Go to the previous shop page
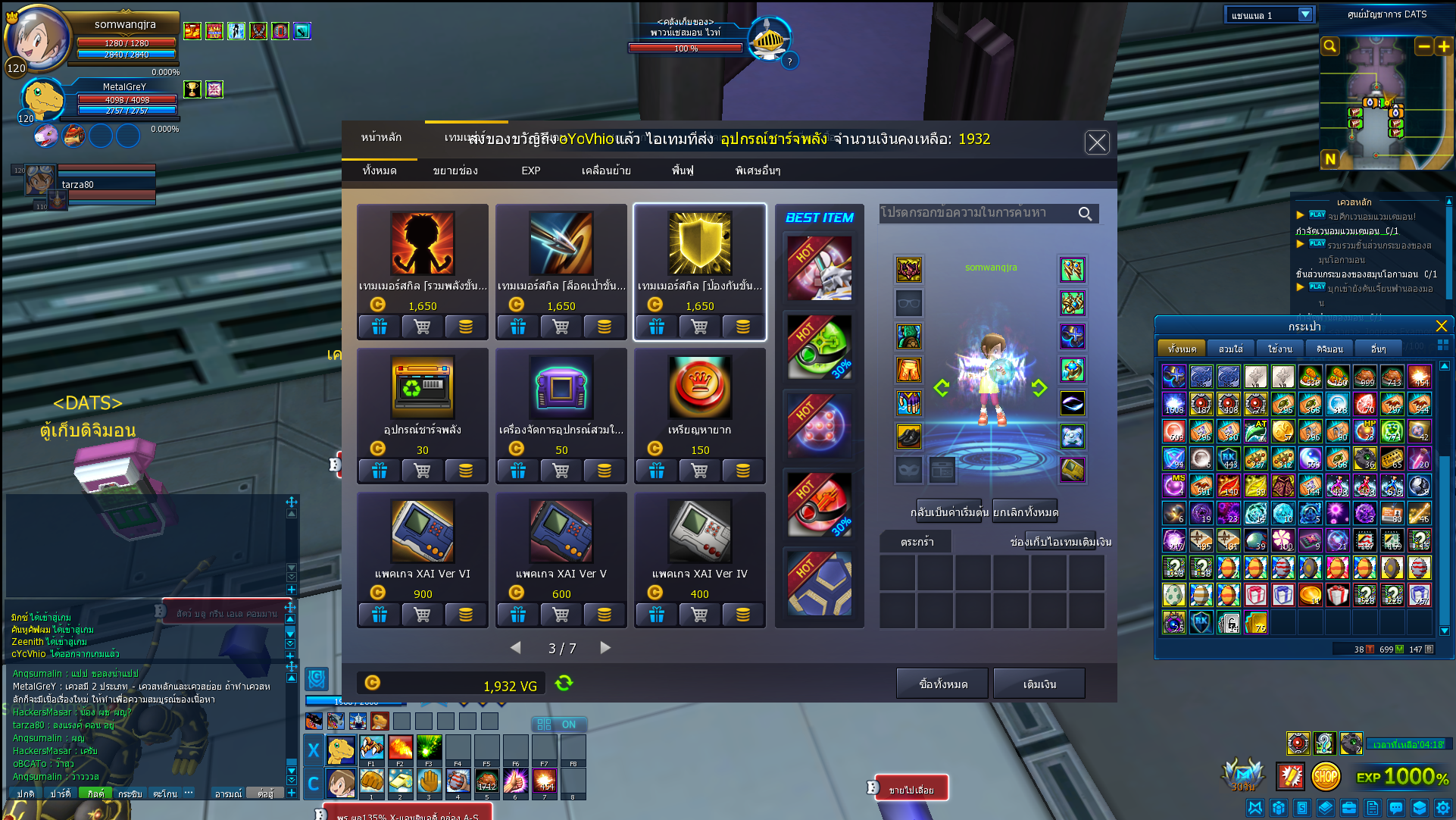 click(x=516, y=648)
